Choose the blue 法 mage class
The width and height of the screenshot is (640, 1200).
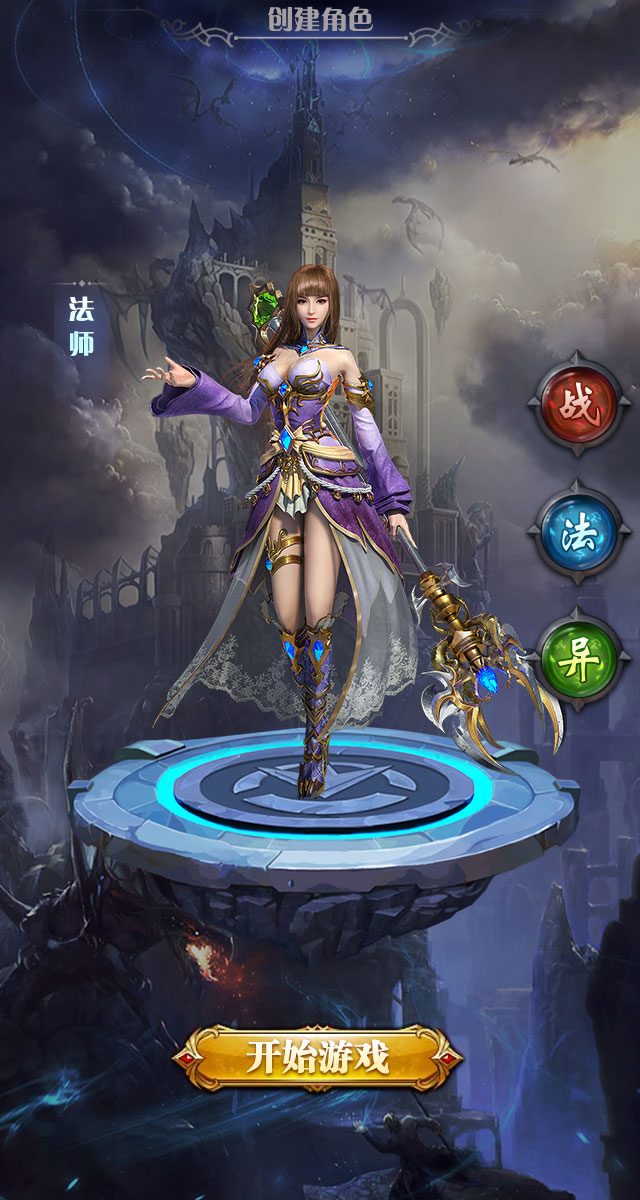click(x=578, y=532)
